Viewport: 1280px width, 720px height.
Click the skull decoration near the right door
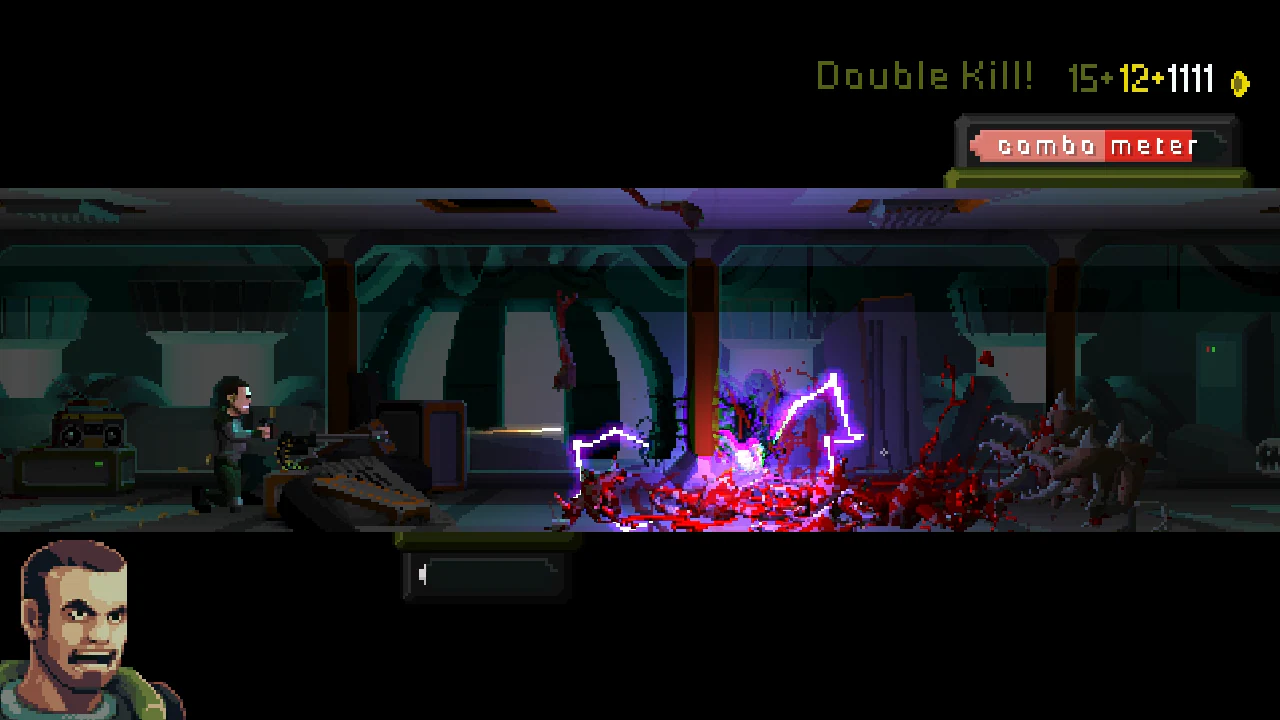(1268, 457)
